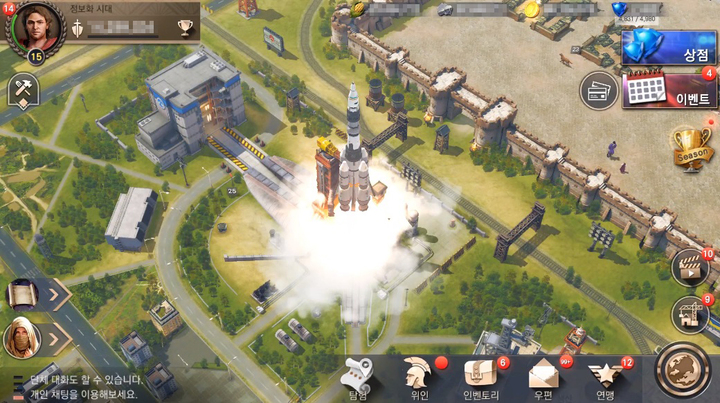Switch to the world map globe
The height and width of the screenshot is (403, 720).
pos(685,369)
